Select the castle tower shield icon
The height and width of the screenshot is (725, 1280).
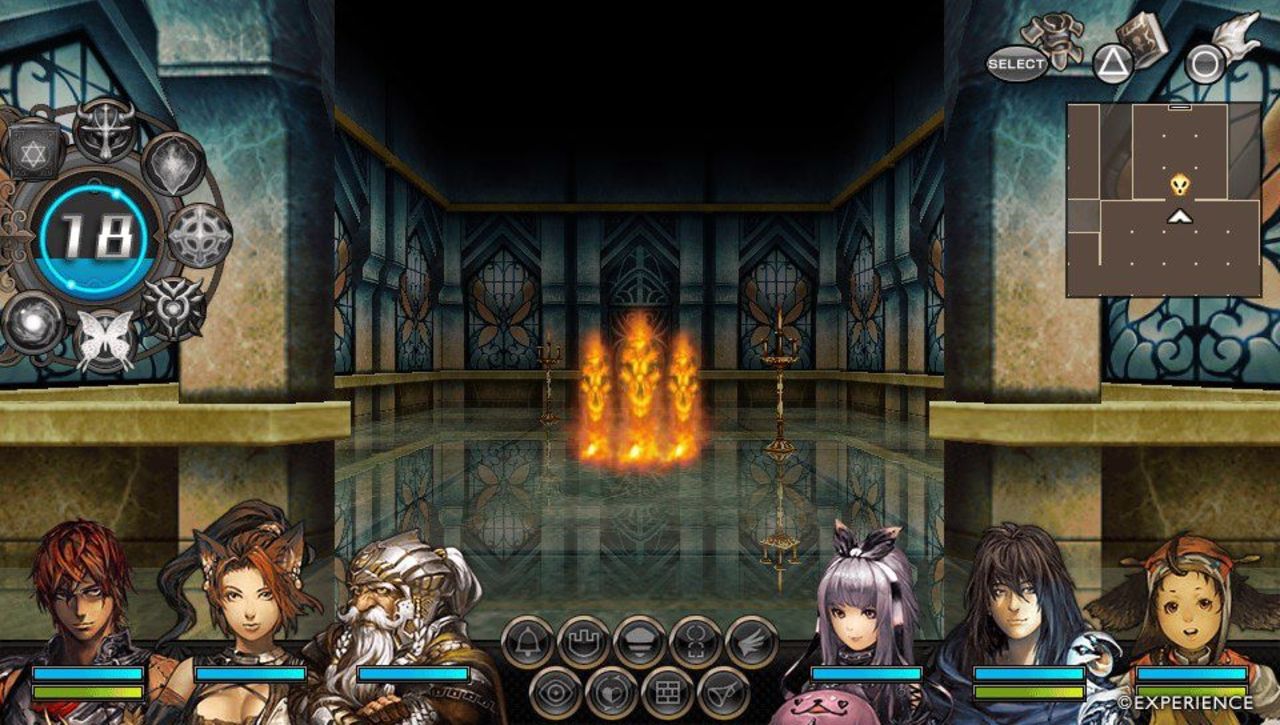click(583, 641)
